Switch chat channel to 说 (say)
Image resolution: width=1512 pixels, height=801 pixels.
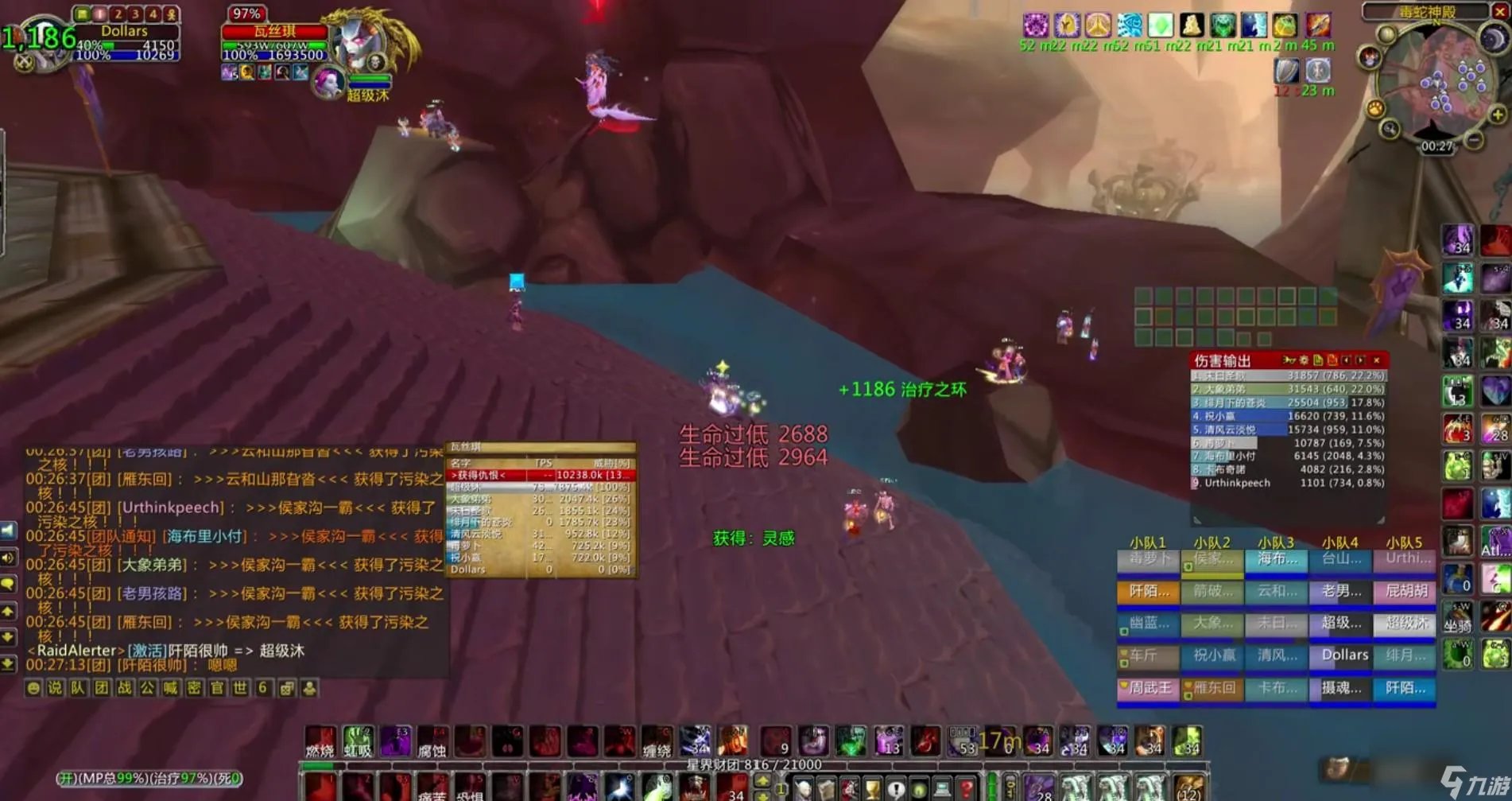[55, 688]
